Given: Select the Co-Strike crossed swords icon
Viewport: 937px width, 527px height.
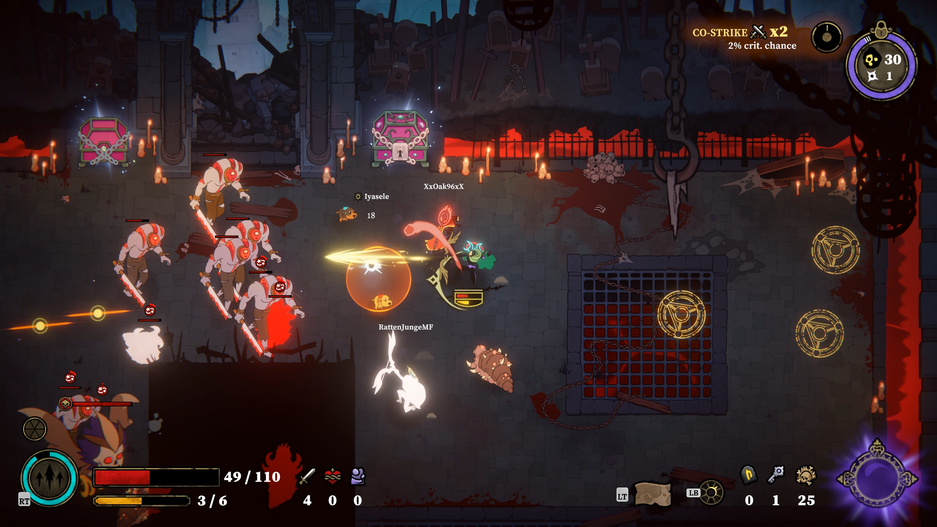Looking at the screenshot, I should [758, 32].
